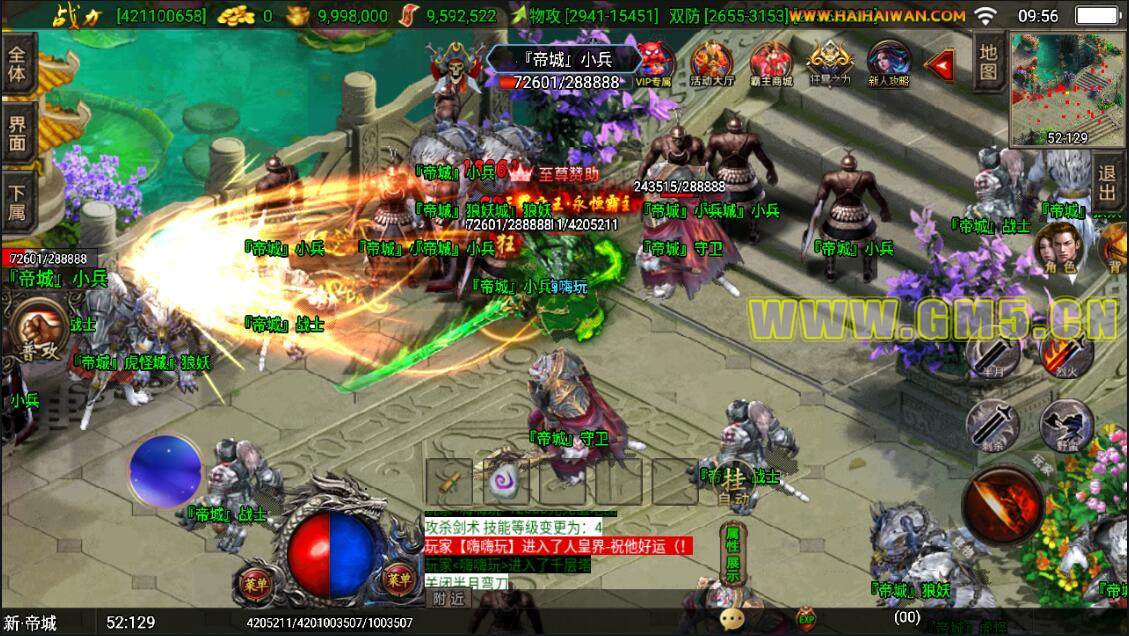
Task: Select the 全体 button on left panel
Action: coord(17,64)
